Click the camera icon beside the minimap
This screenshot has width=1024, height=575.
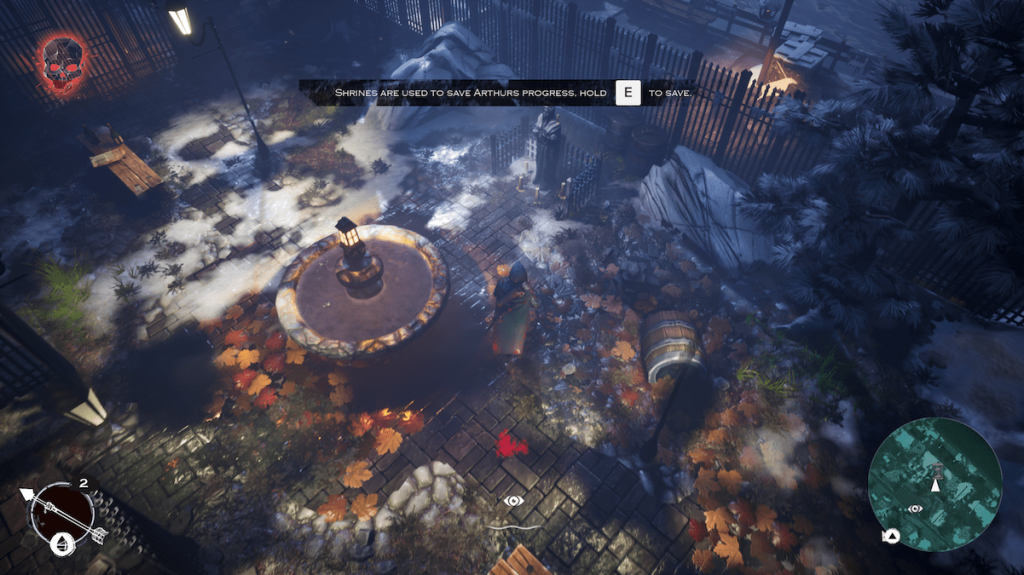point(888,537)
